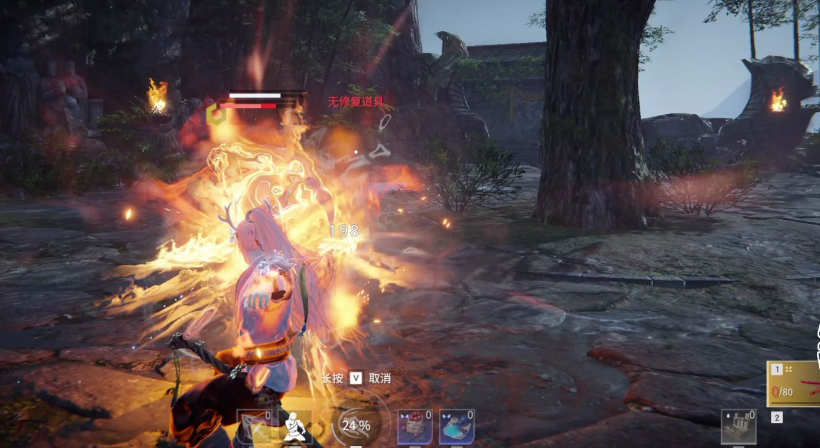Click the circular 24% ultimate skill gauge
This screenshot has height=448, width=820.
[356, 425]
